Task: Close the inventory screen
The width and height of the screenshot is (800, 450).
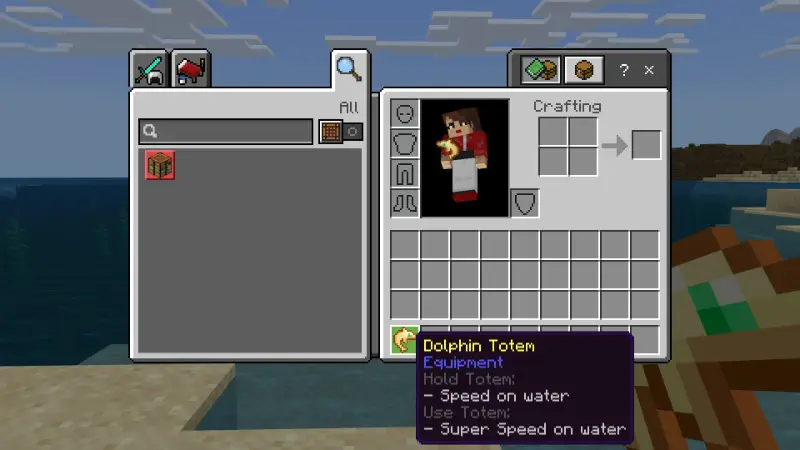Action: [x=649, y=70]
